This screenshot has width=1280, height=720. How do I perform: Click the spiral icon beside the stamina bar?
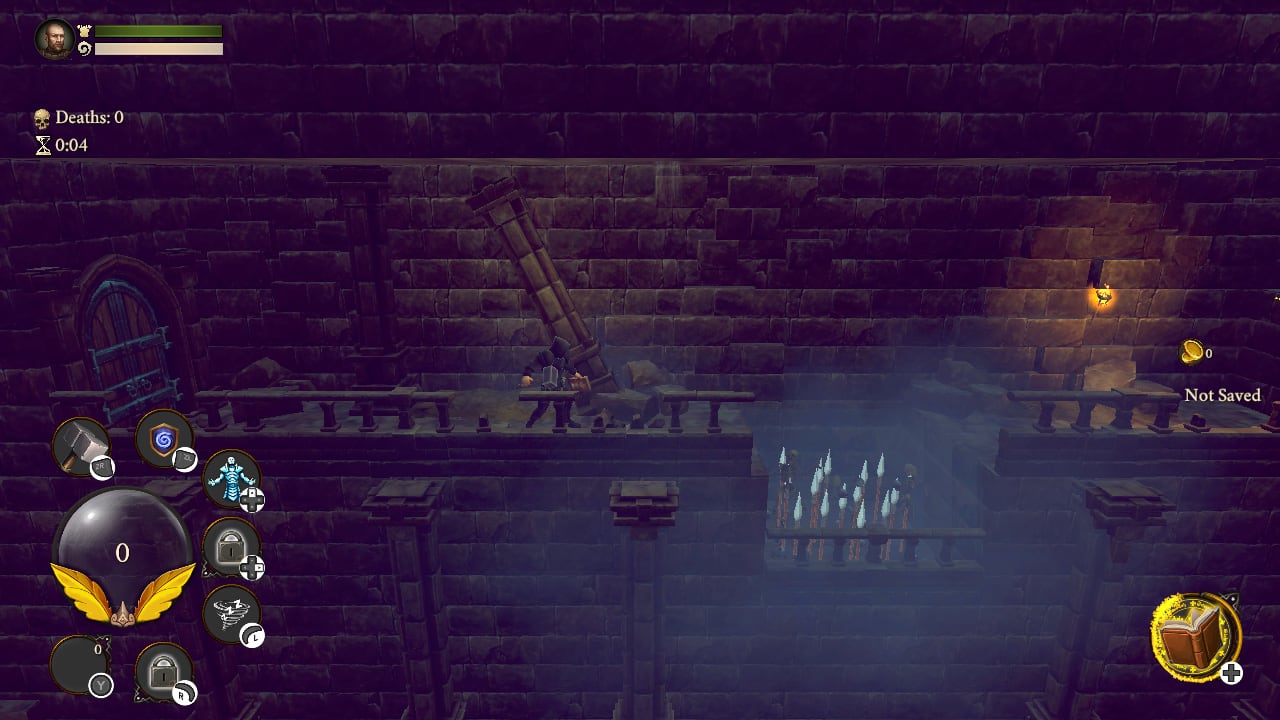point(86,47)
